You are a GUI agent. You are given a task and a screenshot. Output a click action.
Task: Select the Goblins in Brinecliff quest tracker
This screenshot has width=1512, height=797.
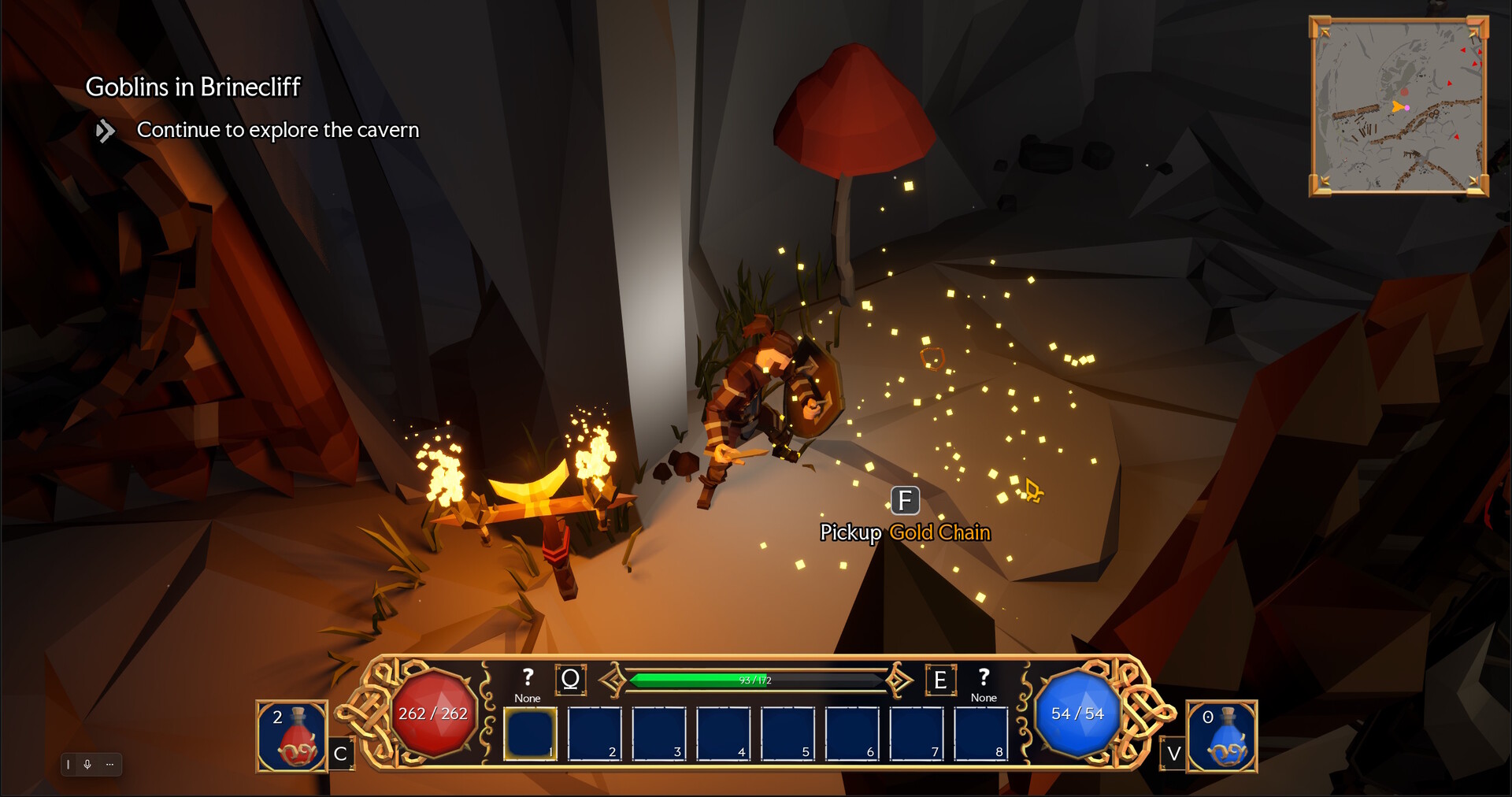point(193,87)
